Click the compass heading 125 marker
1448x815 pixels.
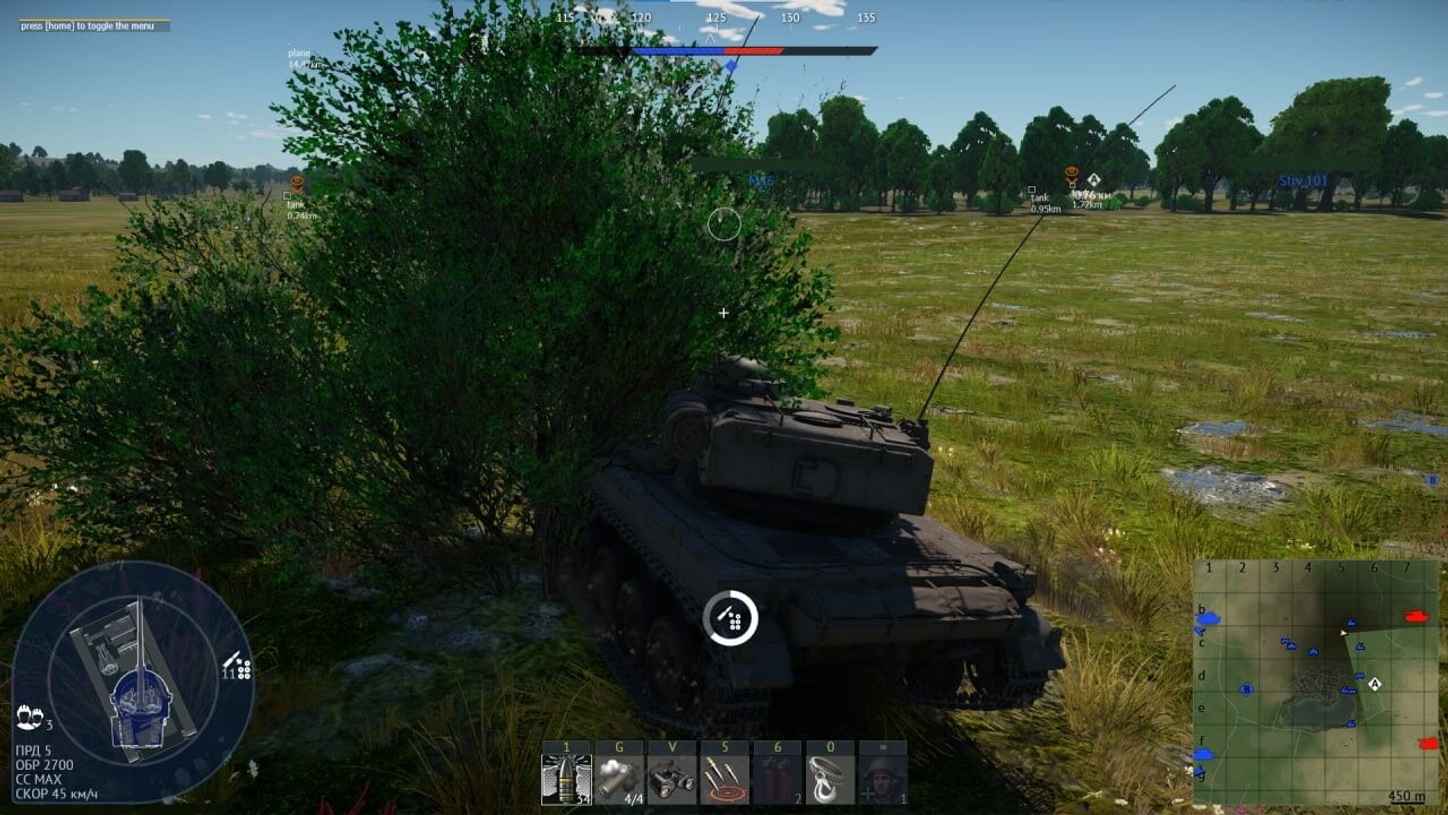coord(715,18)
